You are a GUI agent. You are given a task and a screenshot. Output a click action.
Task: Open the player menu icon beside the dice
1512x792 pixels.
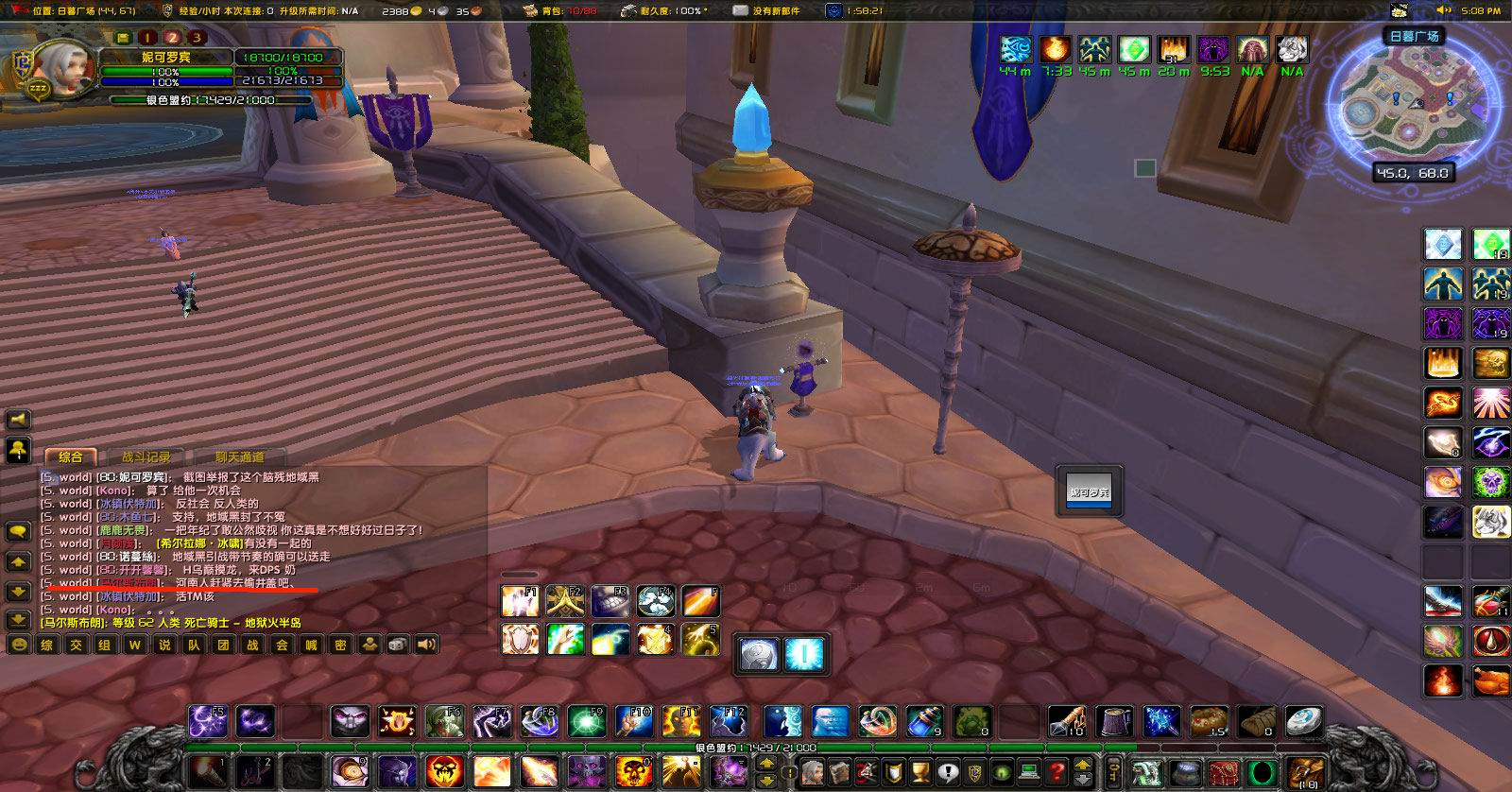point(368,644)
